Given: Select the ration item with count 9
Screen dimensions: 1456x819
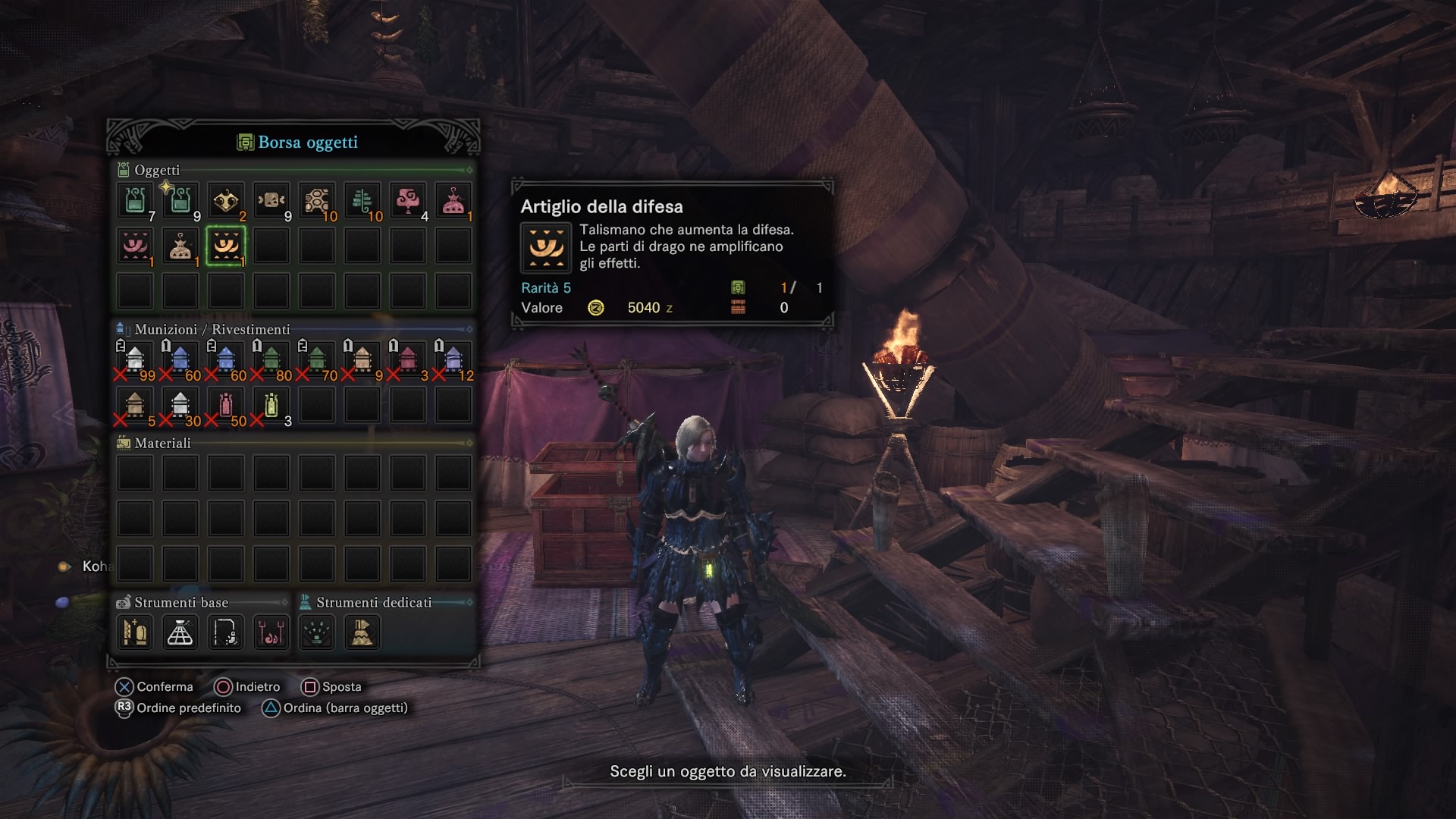Looking at the screenshot, I should (x=271, y=201).
